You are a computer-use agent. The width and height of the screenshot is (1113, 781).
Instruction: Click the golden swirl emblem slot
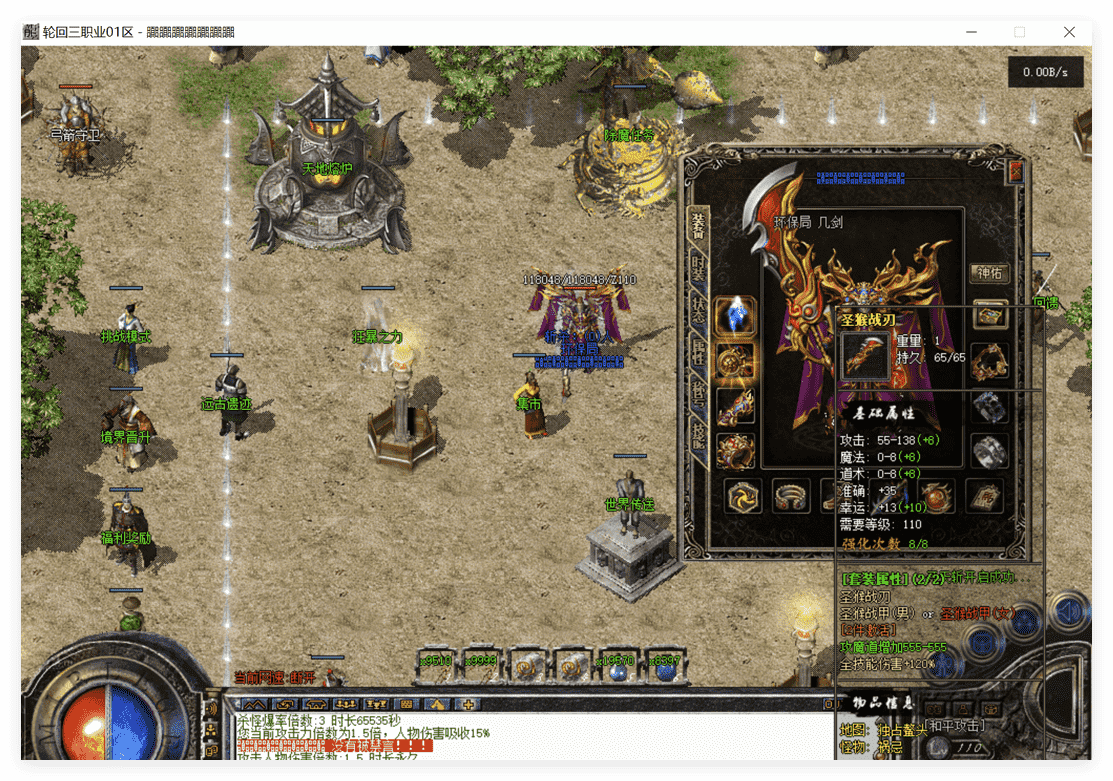pyautogui.click(x=742, y=496)
